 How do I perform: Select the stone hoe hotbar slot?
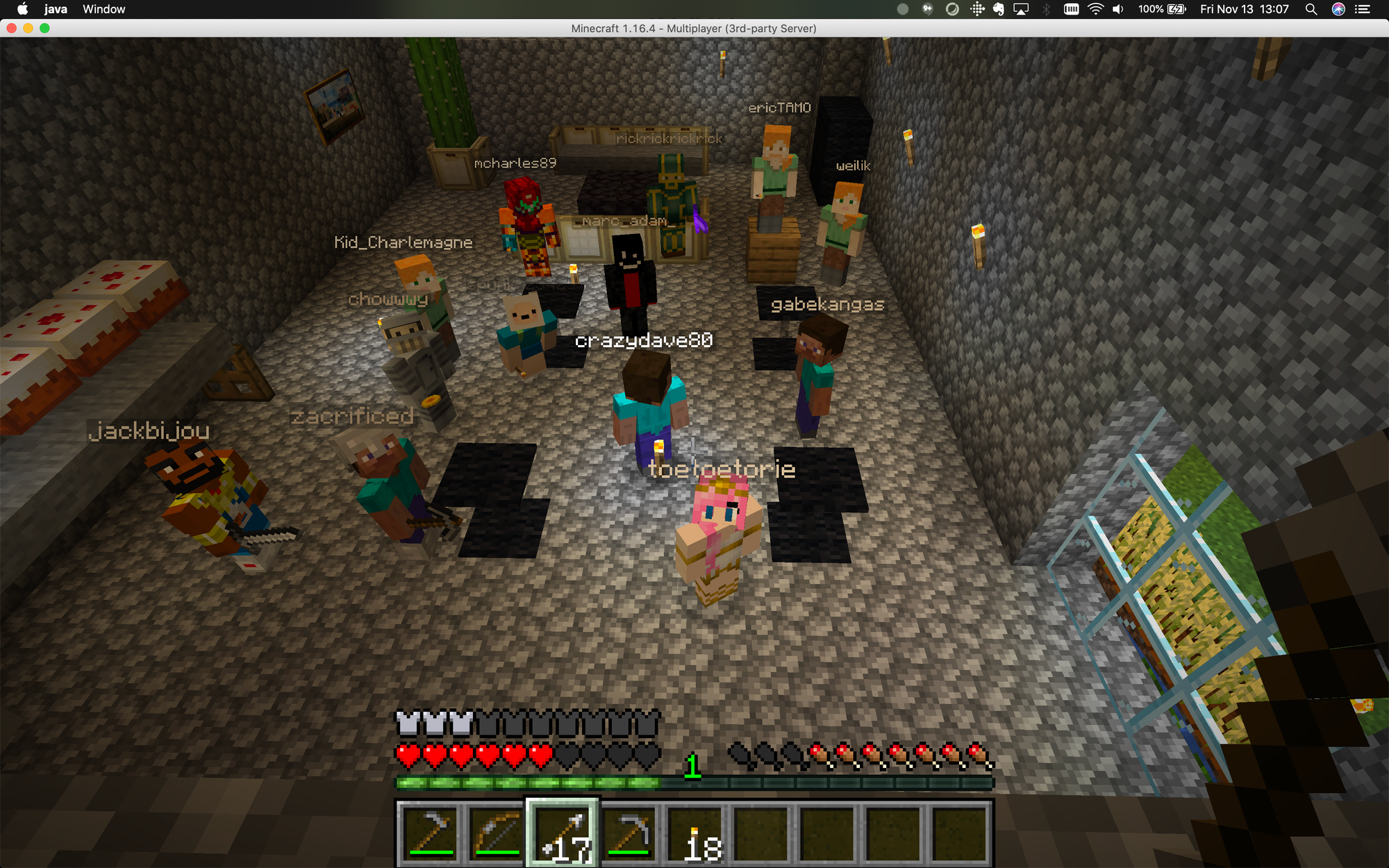click(429, 833)
